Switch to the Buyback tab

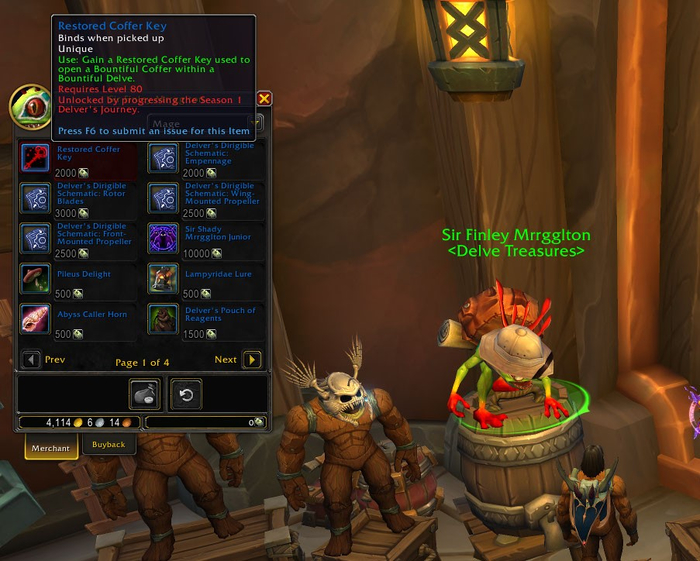coord(109,446)
